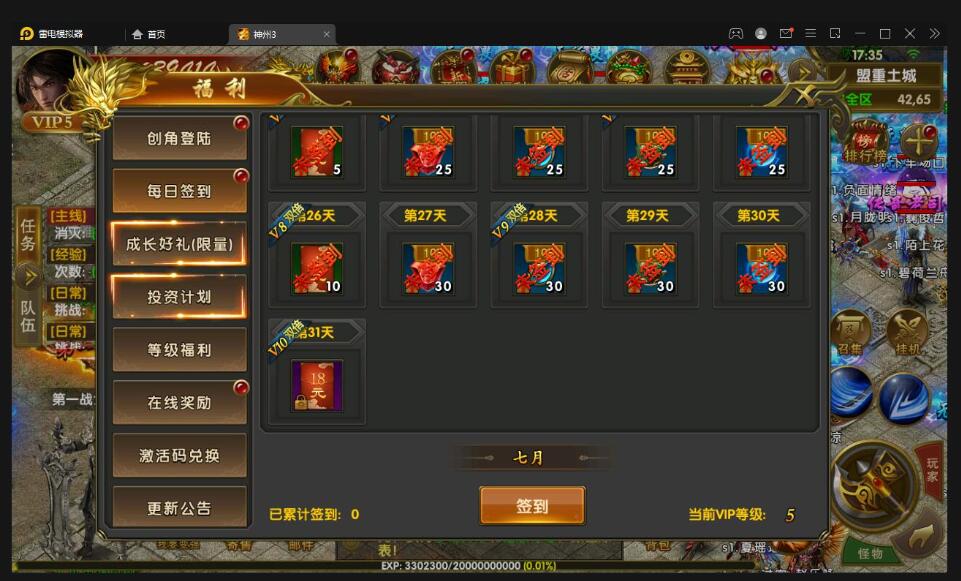Select the 成长好礼(限量) tab
The image size is (961, 581).
coord(179,244)
